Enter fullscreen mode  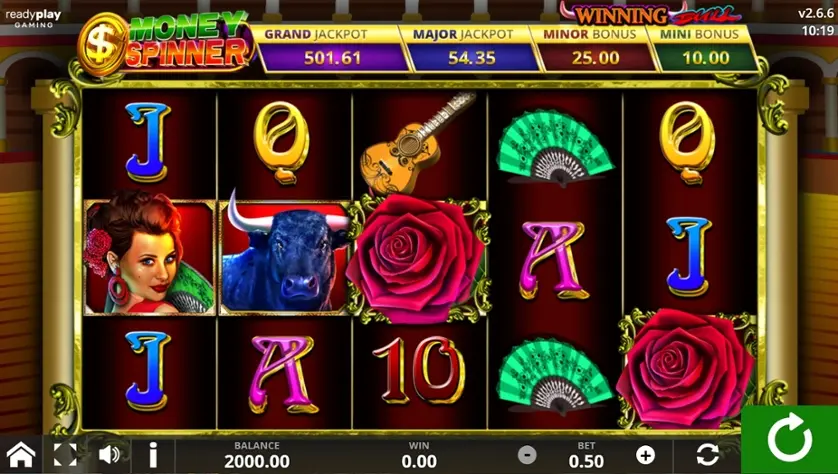[65, 454]
